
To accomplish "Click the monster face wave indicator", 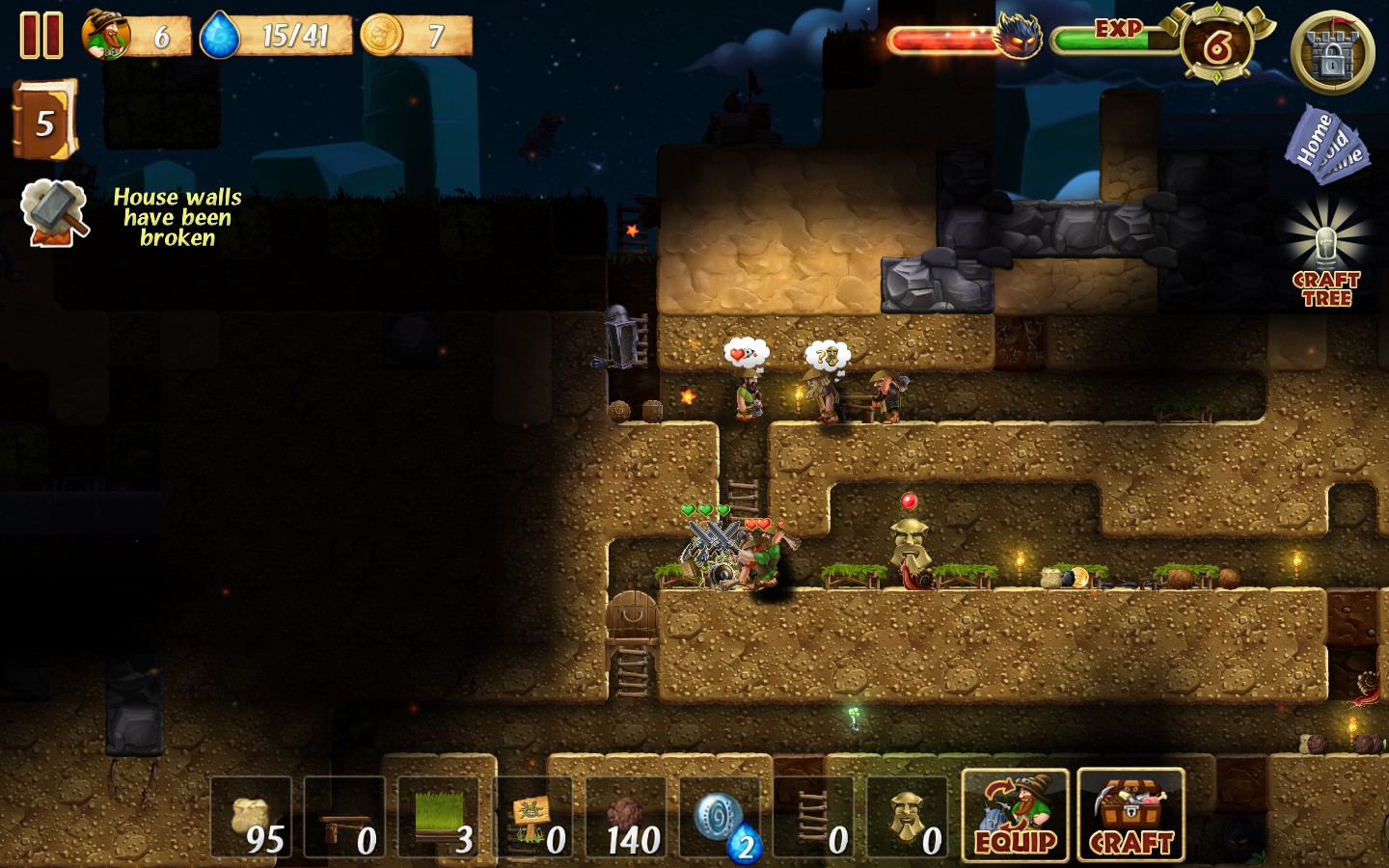I will click(x=1019, y=37).
